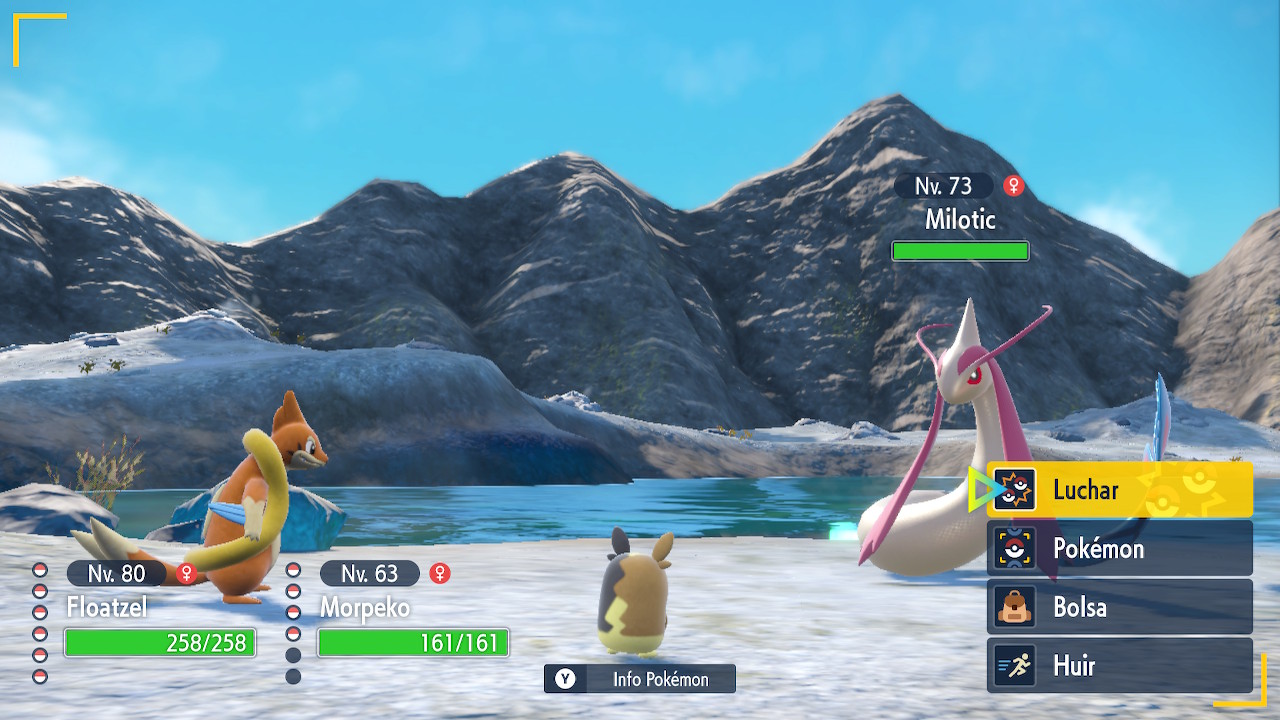
Task: Show the Info Pokémon panel
Action: tap(640, 679)
